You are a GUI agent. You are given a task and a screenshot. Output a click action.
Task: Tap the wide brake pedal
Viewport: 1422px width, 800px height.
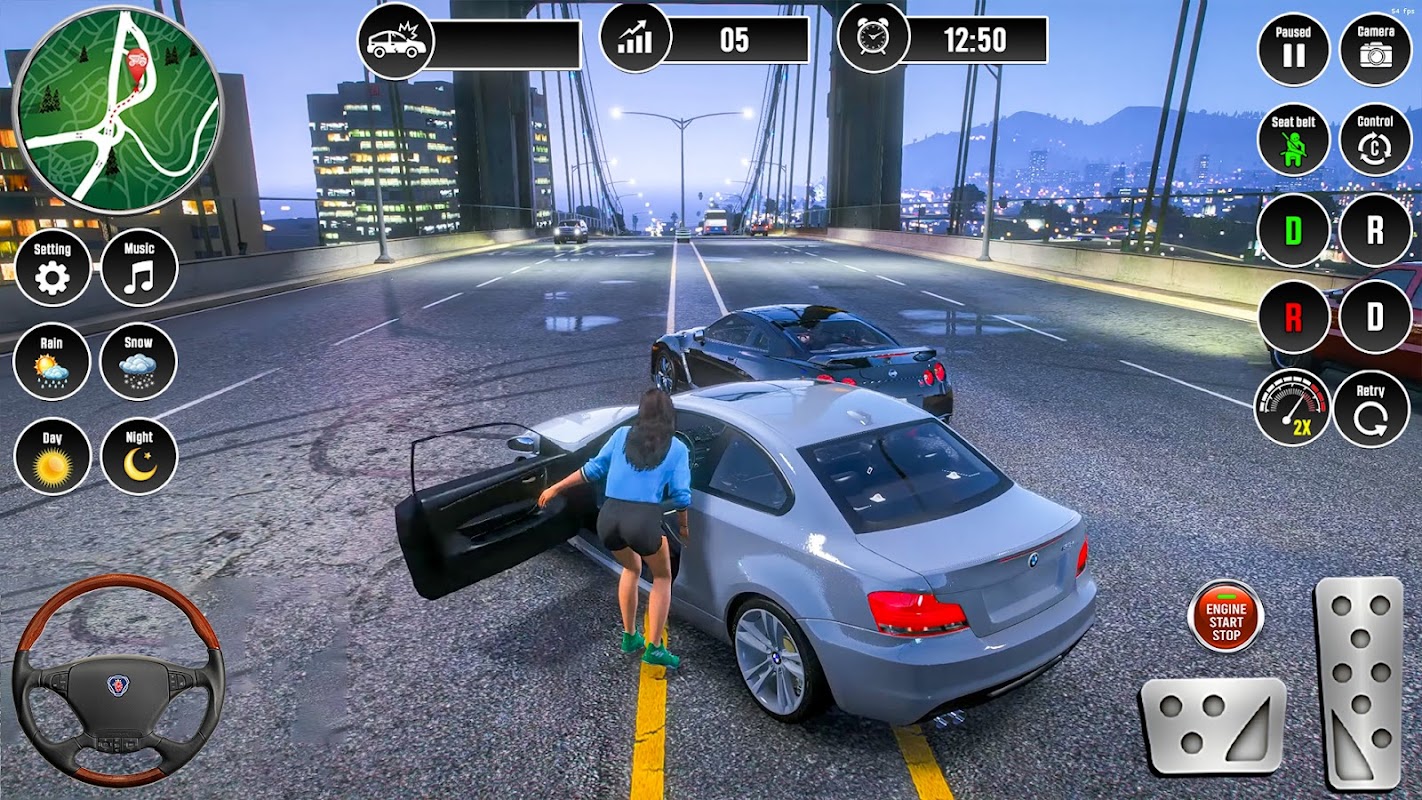[1213, 726]
